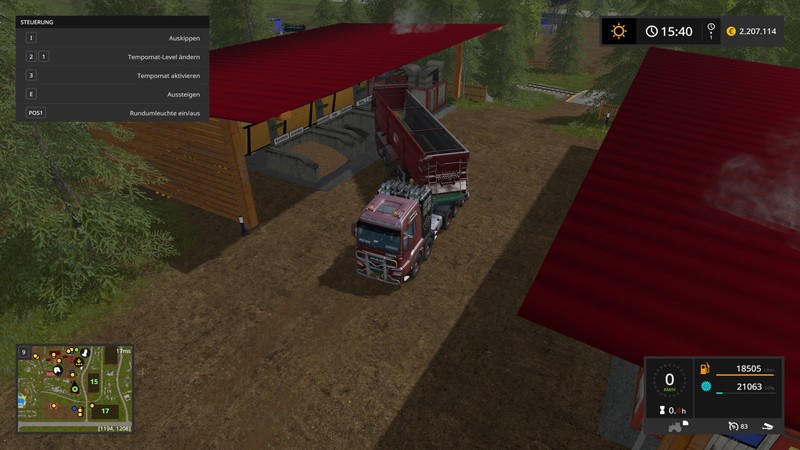Click the euro coin money icon
Image resolution: width=800 pixels, height=450 pixels.
click(x=730, y=31)
